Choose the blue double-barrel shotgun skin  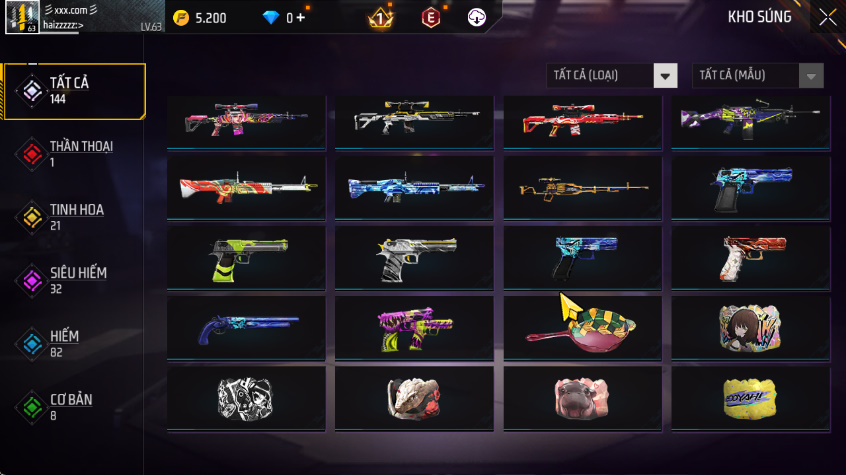click(246, 327)
